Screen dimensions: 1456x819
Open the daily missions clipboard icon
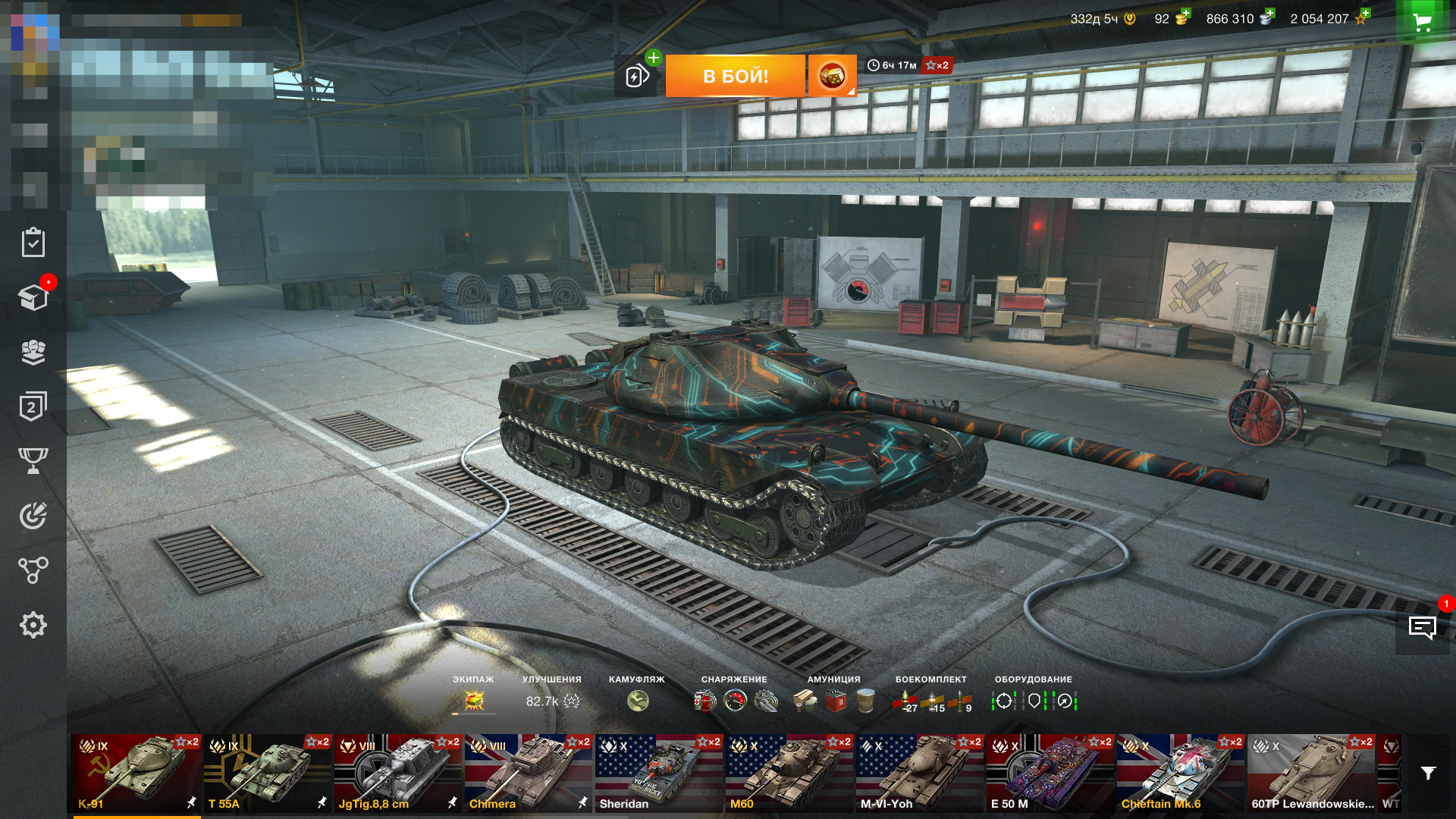(32, 243)
